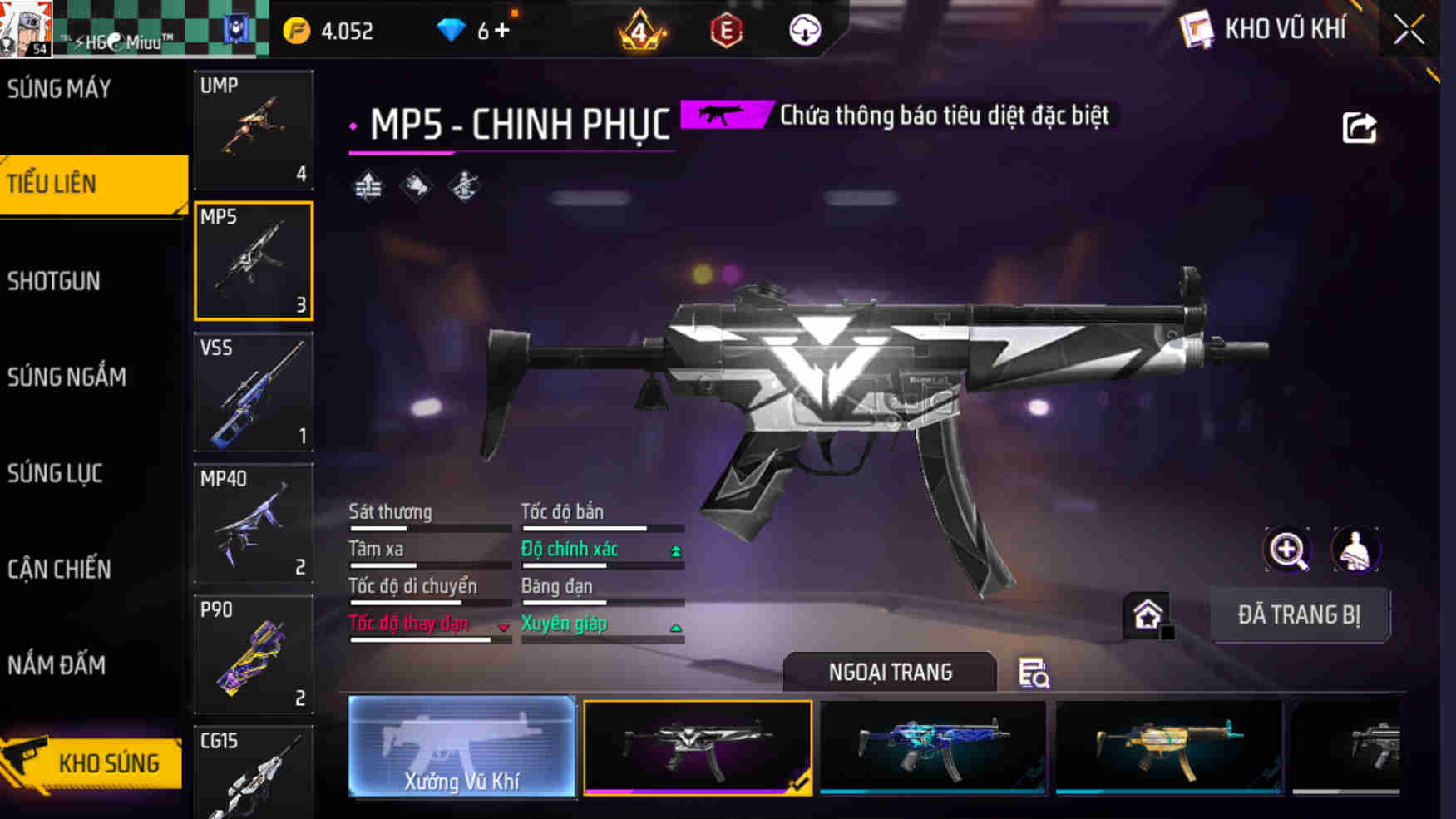Pick the P90 weapon tile
This screenshot has height=819, width=1456.
(x=254, y=654)
